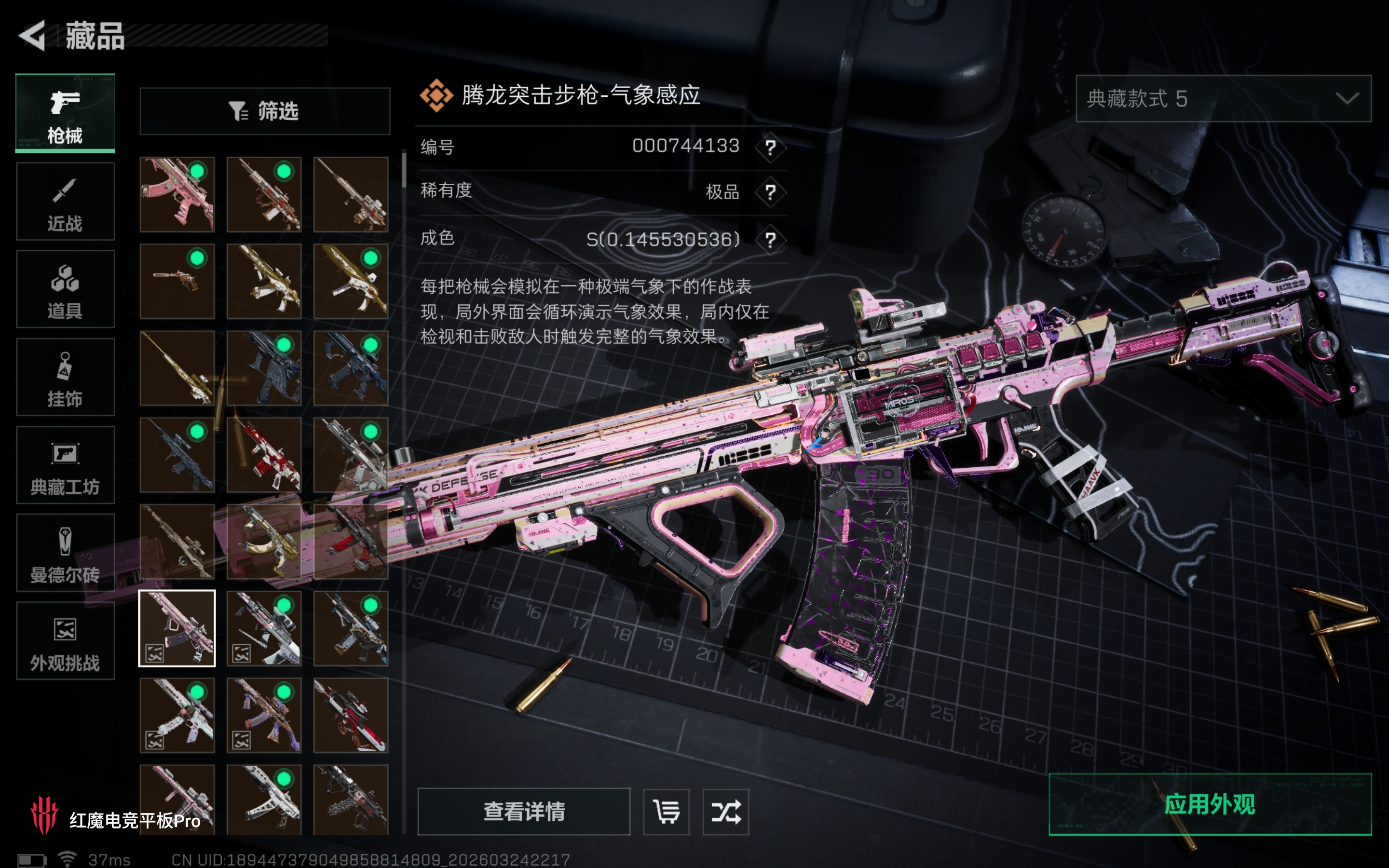
Task: Apply the skin with 应用外观
Action: tap(1210, 804)
